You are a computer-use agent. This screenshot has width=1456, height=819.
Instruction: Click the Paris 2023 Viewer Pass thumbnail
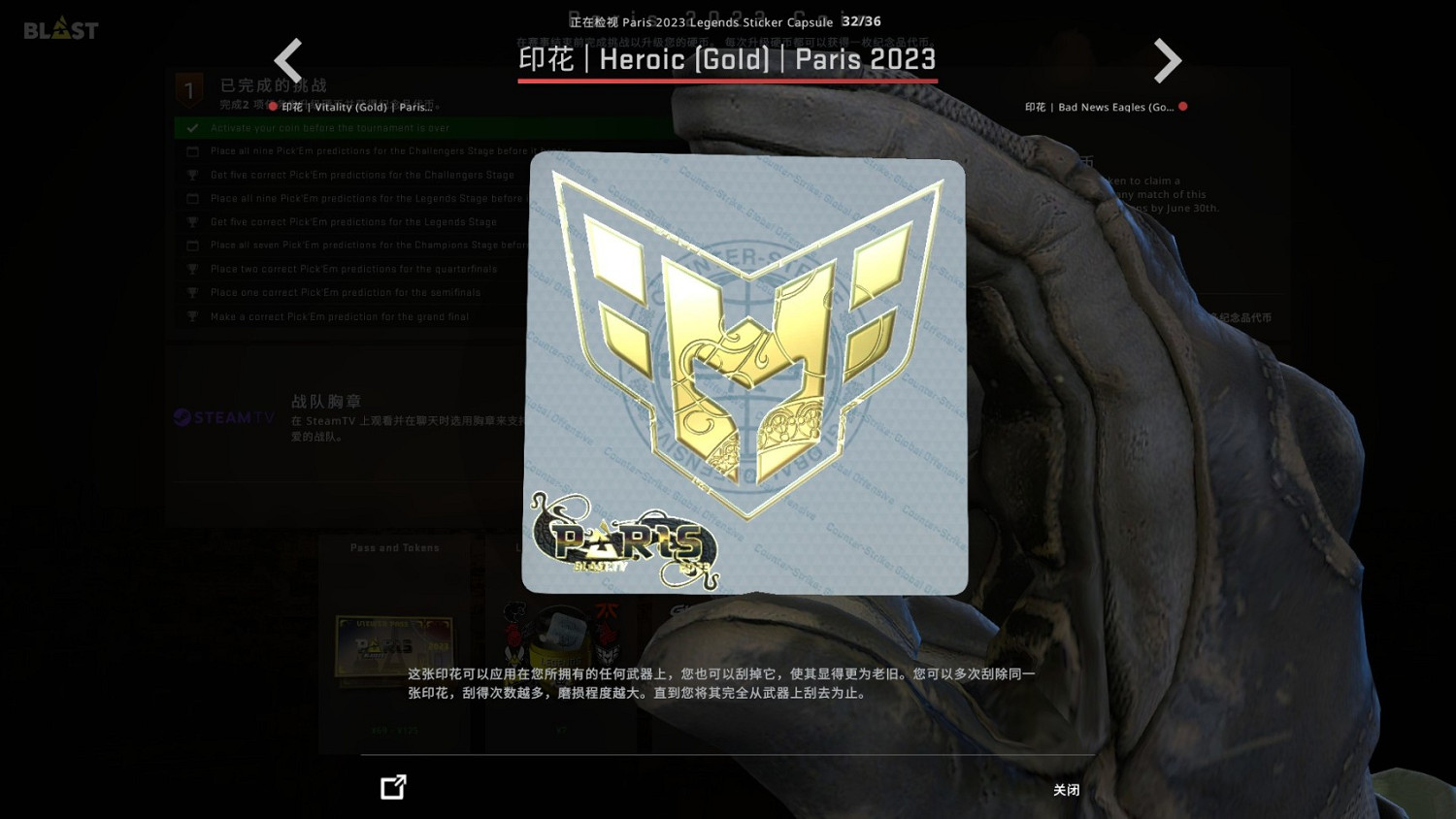pyautogui.click(x=392, y=650)
